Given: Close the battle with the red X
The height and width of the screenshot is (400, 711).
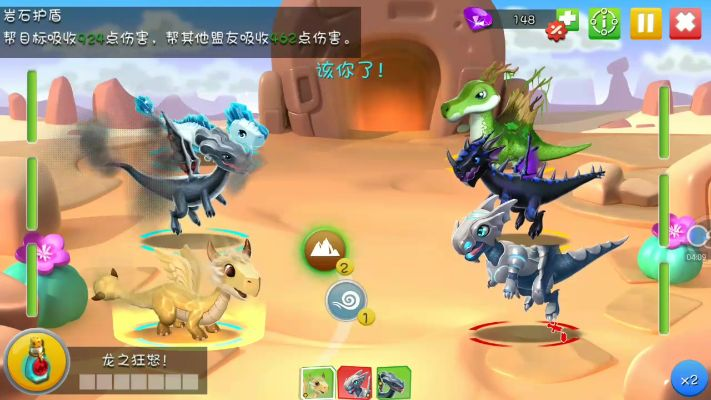Looking at the screenshot, I should click(x=684, y=22).
